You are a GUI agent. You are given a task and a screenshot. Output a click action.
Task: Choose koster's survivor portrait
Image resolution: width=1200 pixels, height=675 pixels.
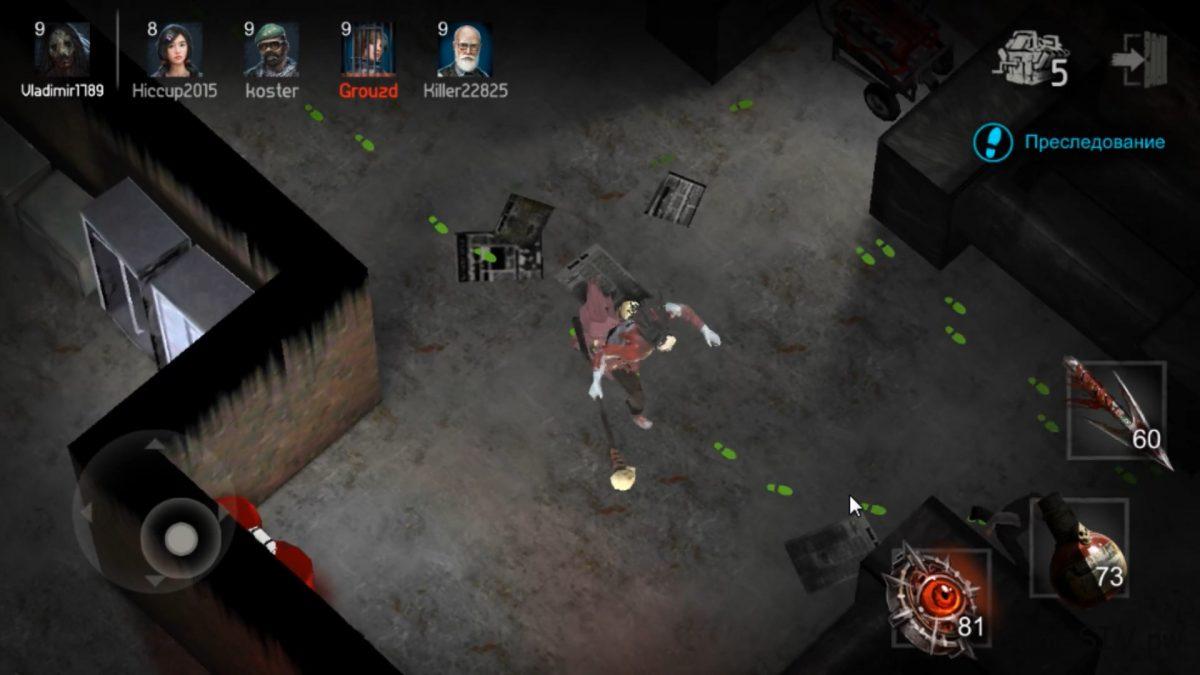pos(272,51)
